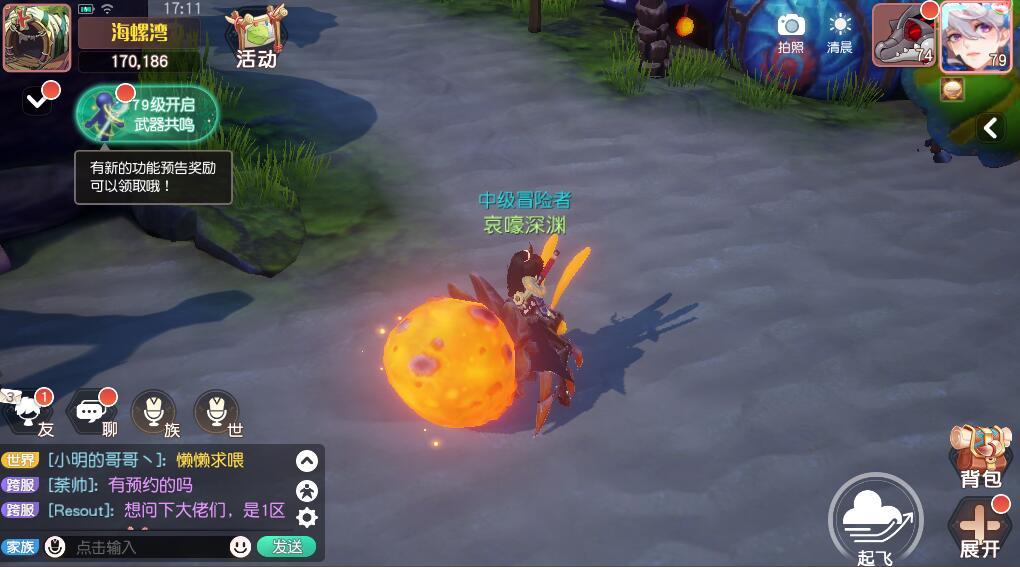
Task: Select the player character portrait level 79
Action: tap(975, 37)
